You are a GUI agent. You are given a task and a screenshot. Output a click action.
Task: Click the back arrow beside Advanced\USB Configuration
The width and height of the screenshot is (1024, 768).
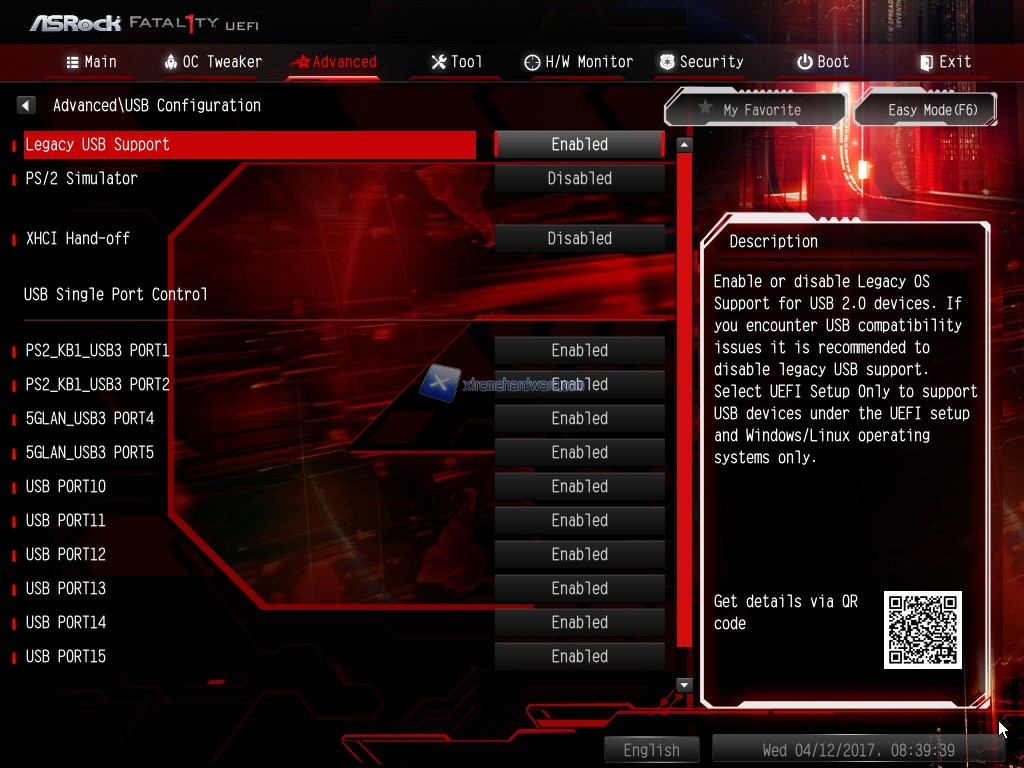point(27,105)
